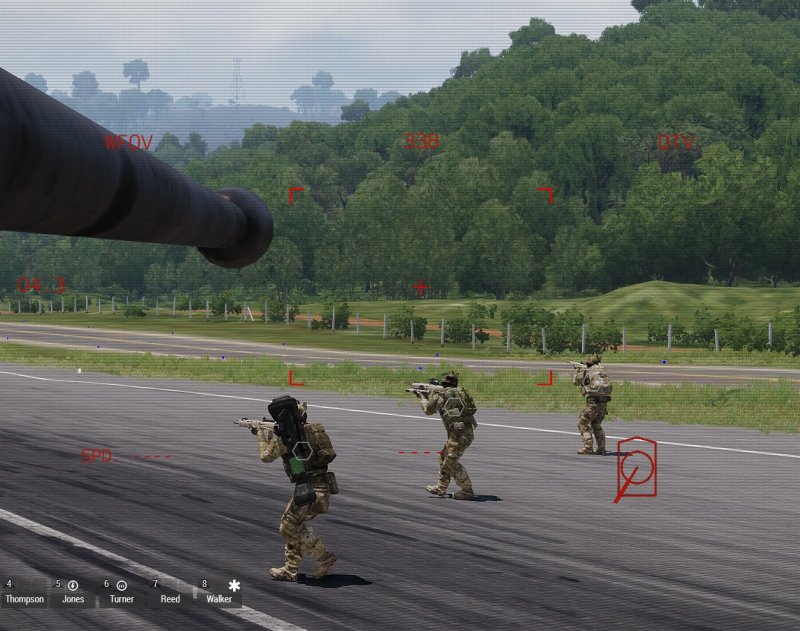Select squad member Jones in the command bar

[x=73, y=593]
